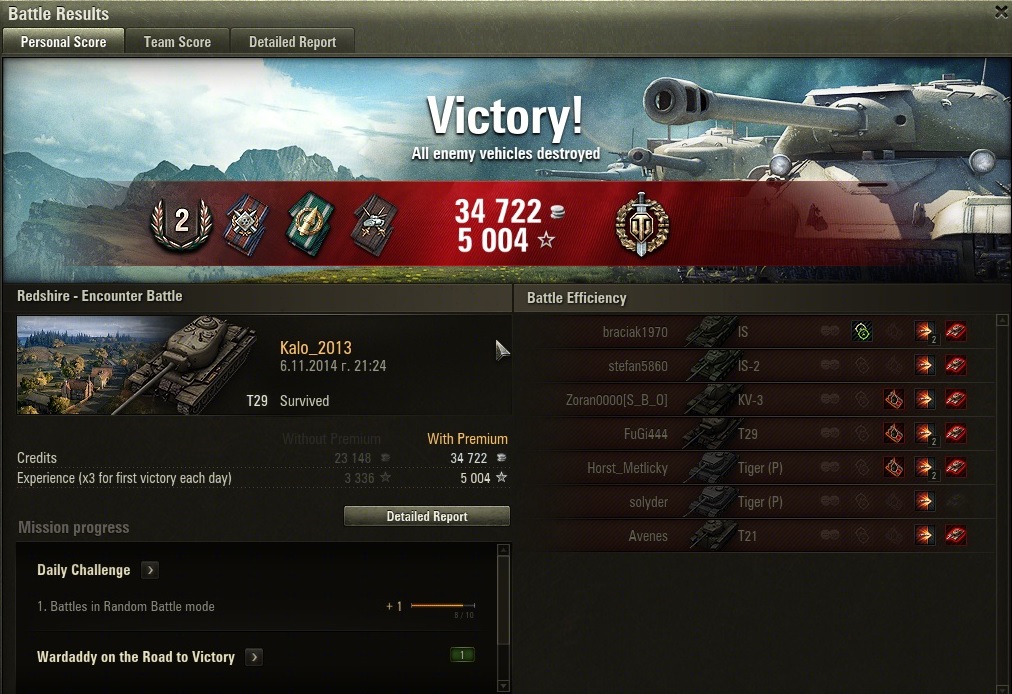Click the T29 tank thumbnail image
Viewport: 1012px width, 694px height.
(135, 365)
